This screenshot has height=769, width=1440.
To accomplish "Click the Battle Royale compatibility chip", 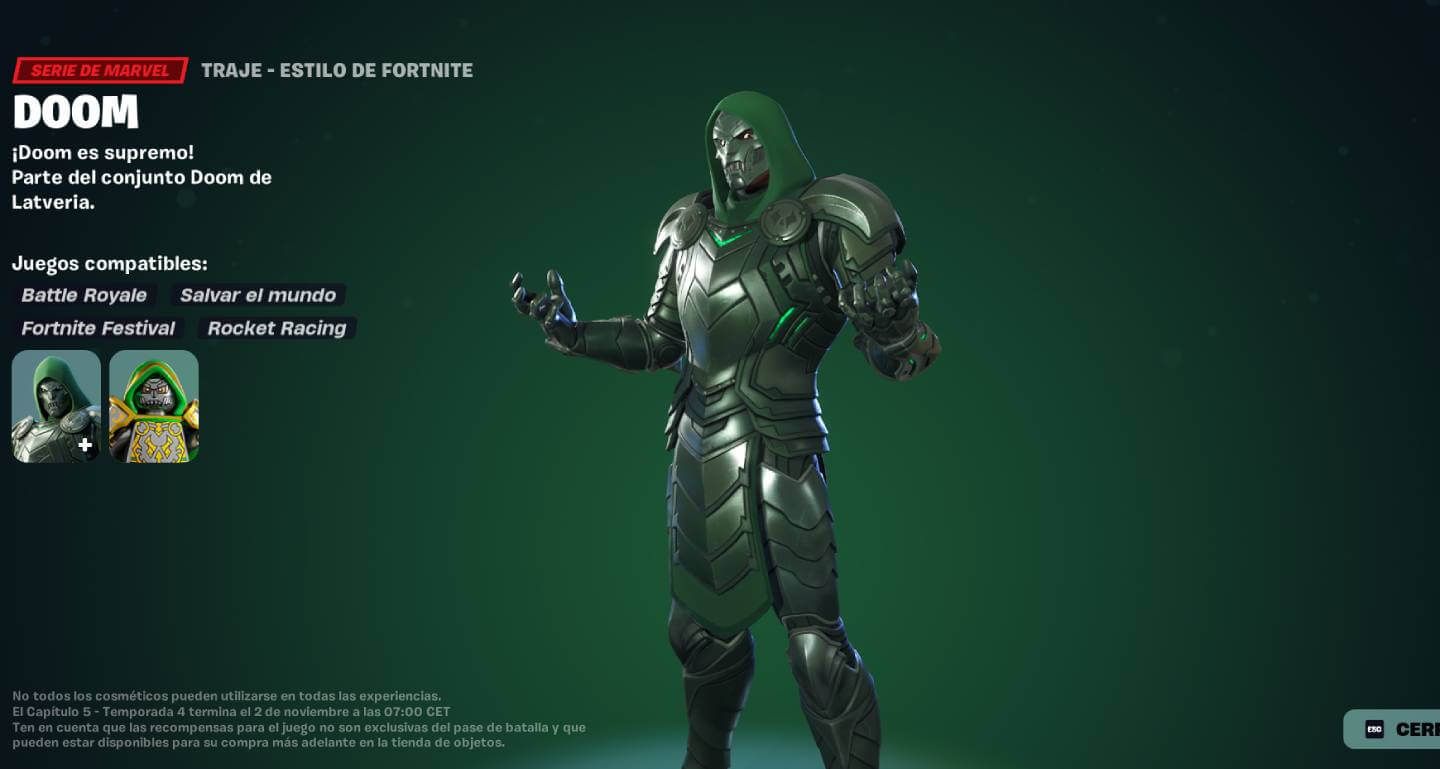I will [x=84, y=295].
